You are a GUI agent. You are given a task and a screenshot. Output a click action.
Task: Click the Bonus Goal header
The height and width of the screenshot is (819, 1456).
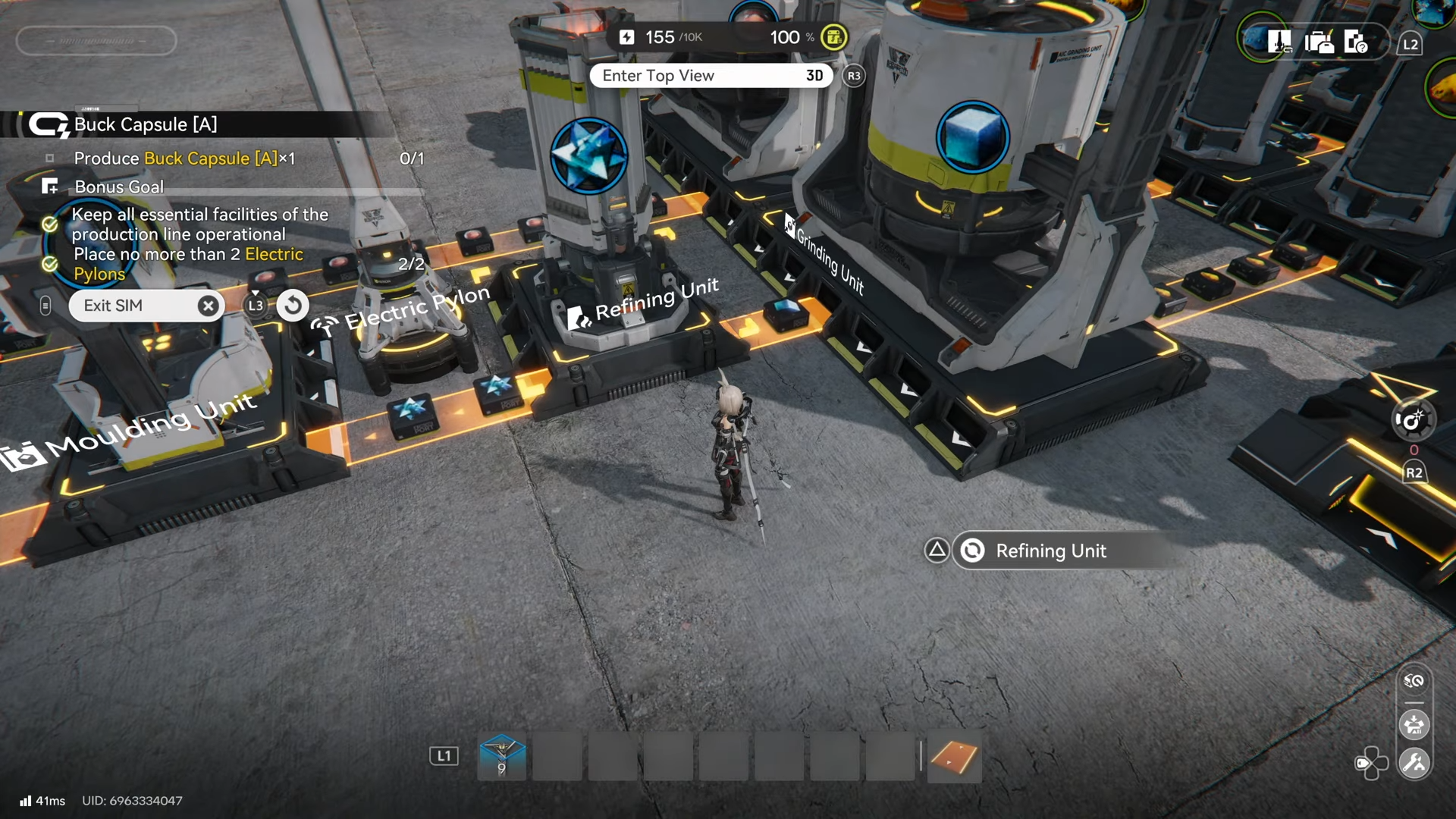119,187
